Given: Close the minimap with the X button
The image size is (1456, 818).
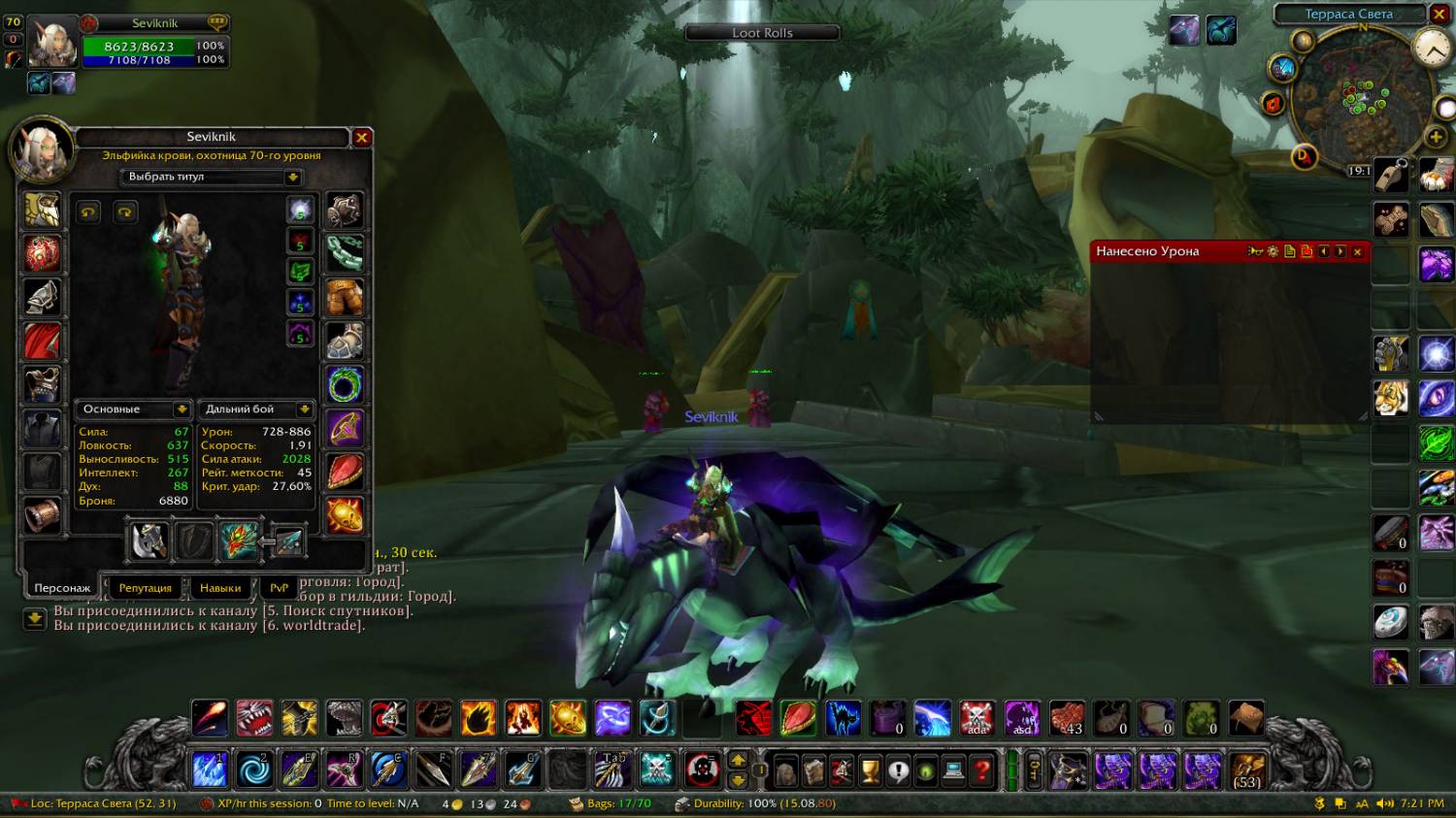Looking at the screenshot, I should coord(1439,14).
